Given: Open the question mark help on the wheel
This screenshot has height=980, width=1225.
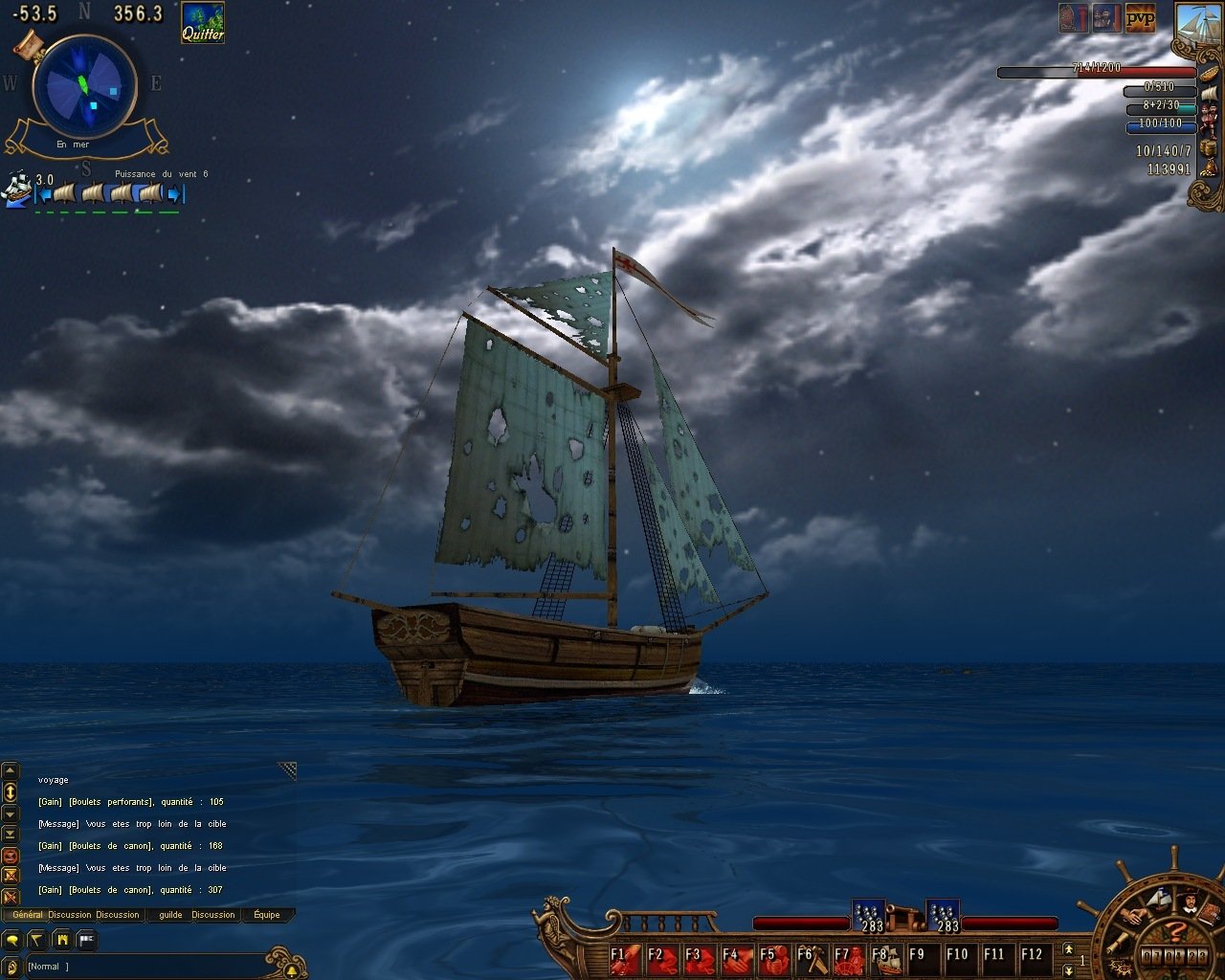Looking at the screenshot, I should (x=1176, y=931).
